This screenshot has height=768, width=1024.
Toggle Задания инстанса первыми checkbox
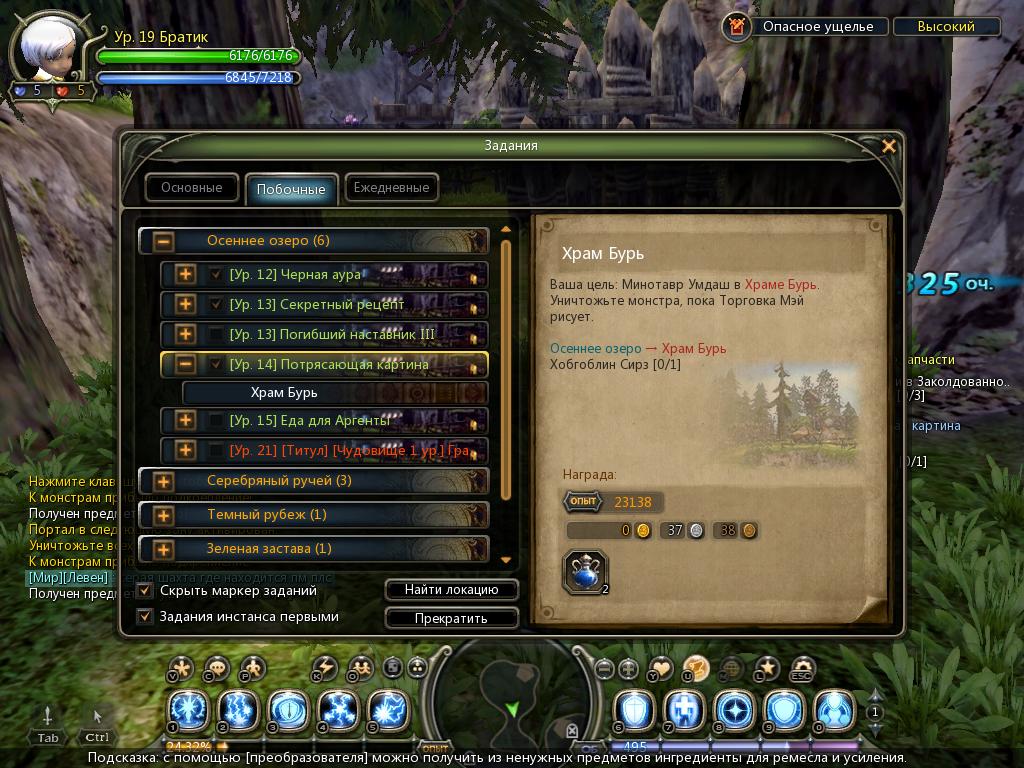coord(145,617)
